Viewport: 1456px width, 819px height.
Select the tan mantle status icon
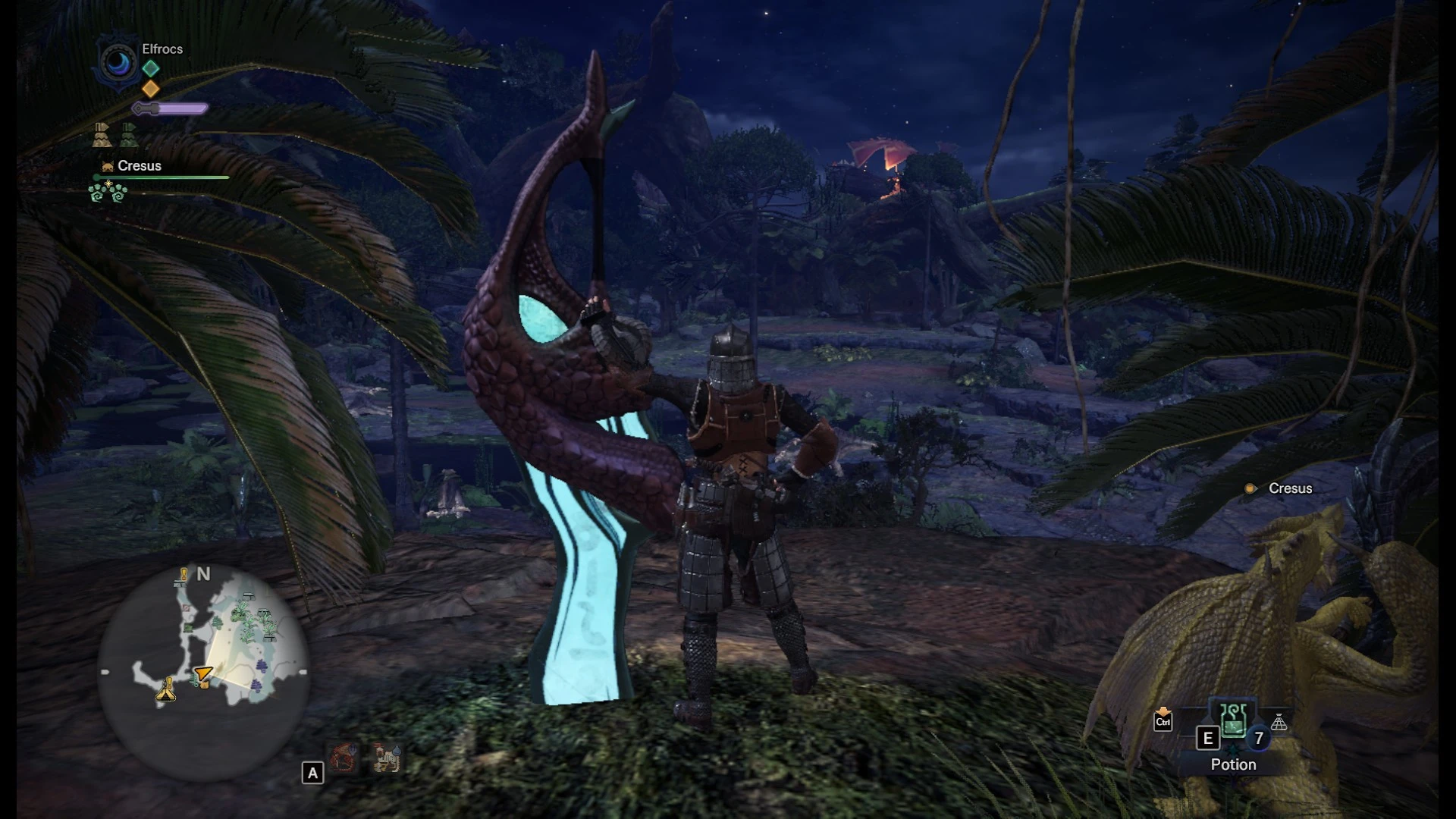click(x=102, y=135)
